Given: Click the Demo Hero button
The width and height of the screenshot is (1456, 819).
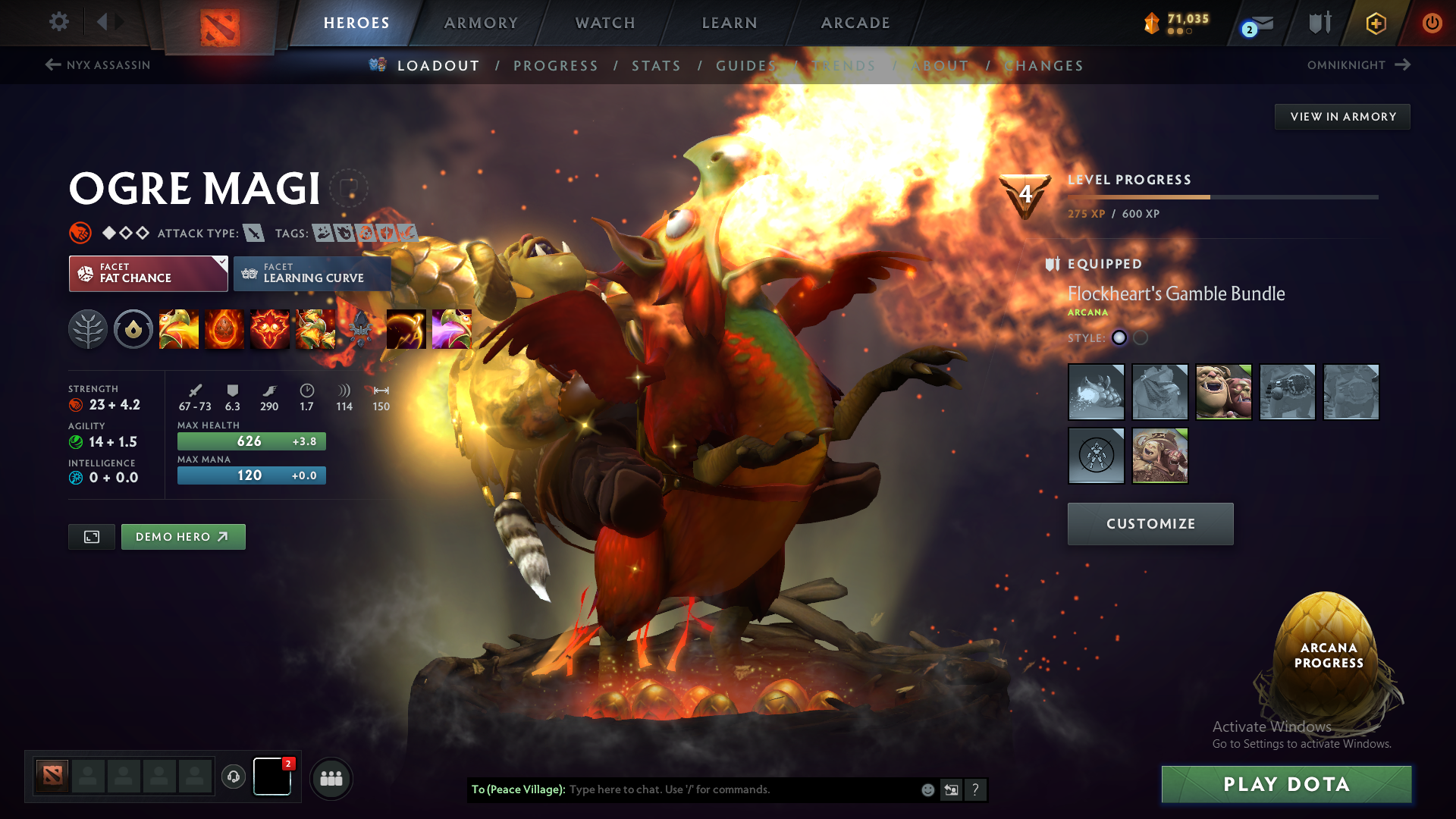Looking at the screenshot, I should (x=183, y=536).
